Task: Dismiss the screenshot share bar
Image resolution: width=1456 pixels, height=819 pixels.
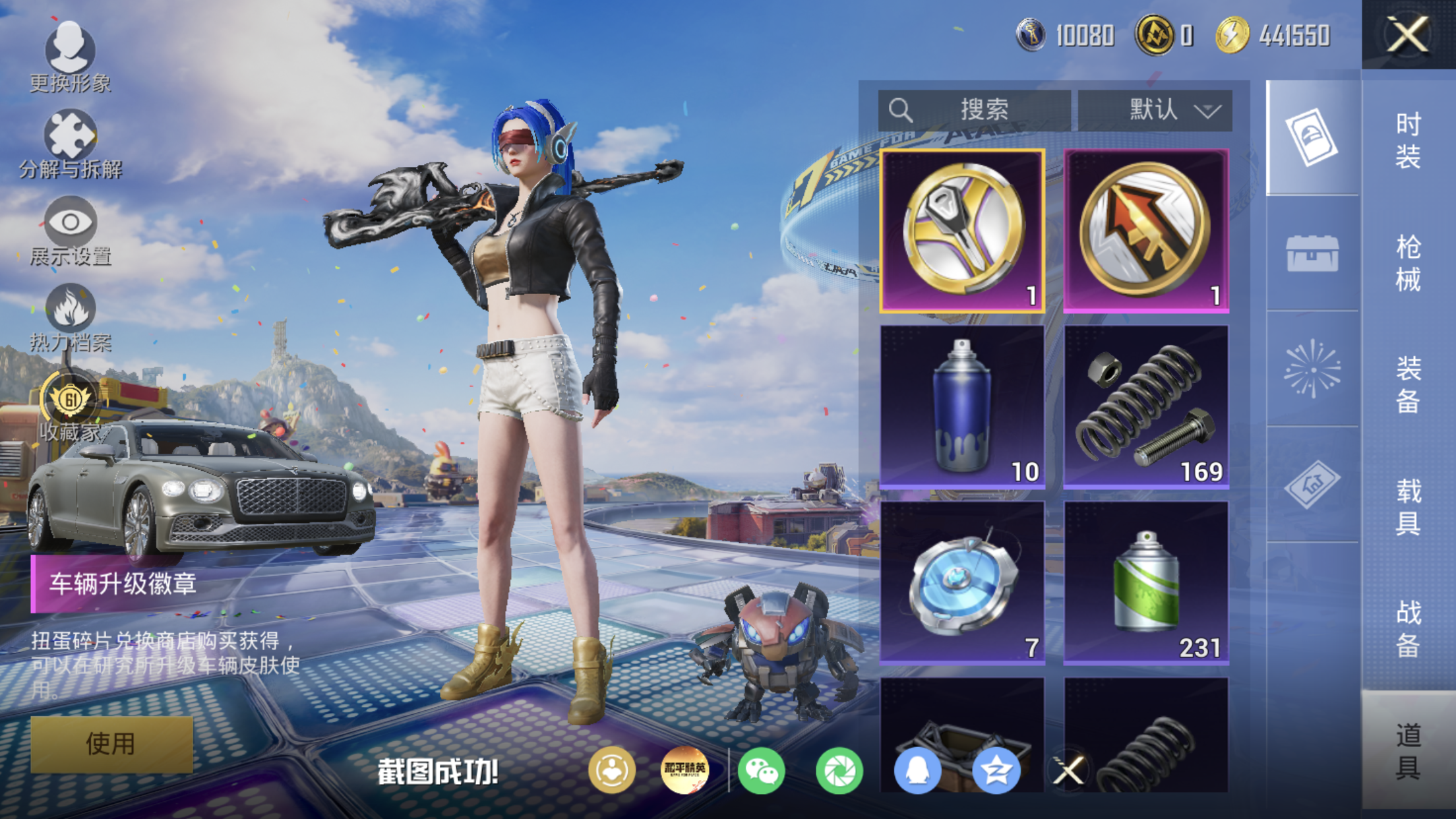Action: (x=1068, y=770)
